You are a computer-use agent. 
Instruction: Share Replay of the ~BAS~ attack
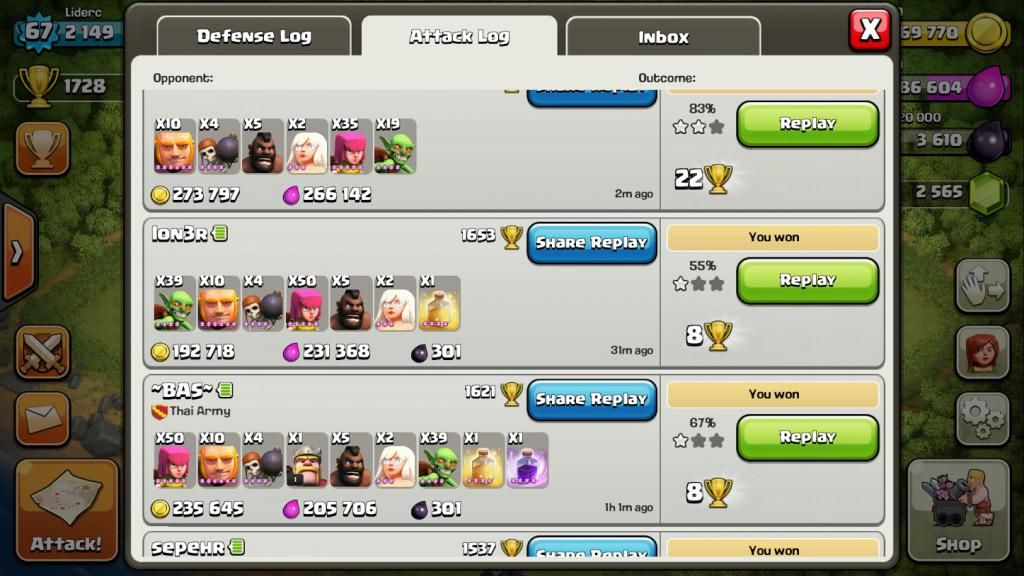pyautogui.click(x=591, y=399)
